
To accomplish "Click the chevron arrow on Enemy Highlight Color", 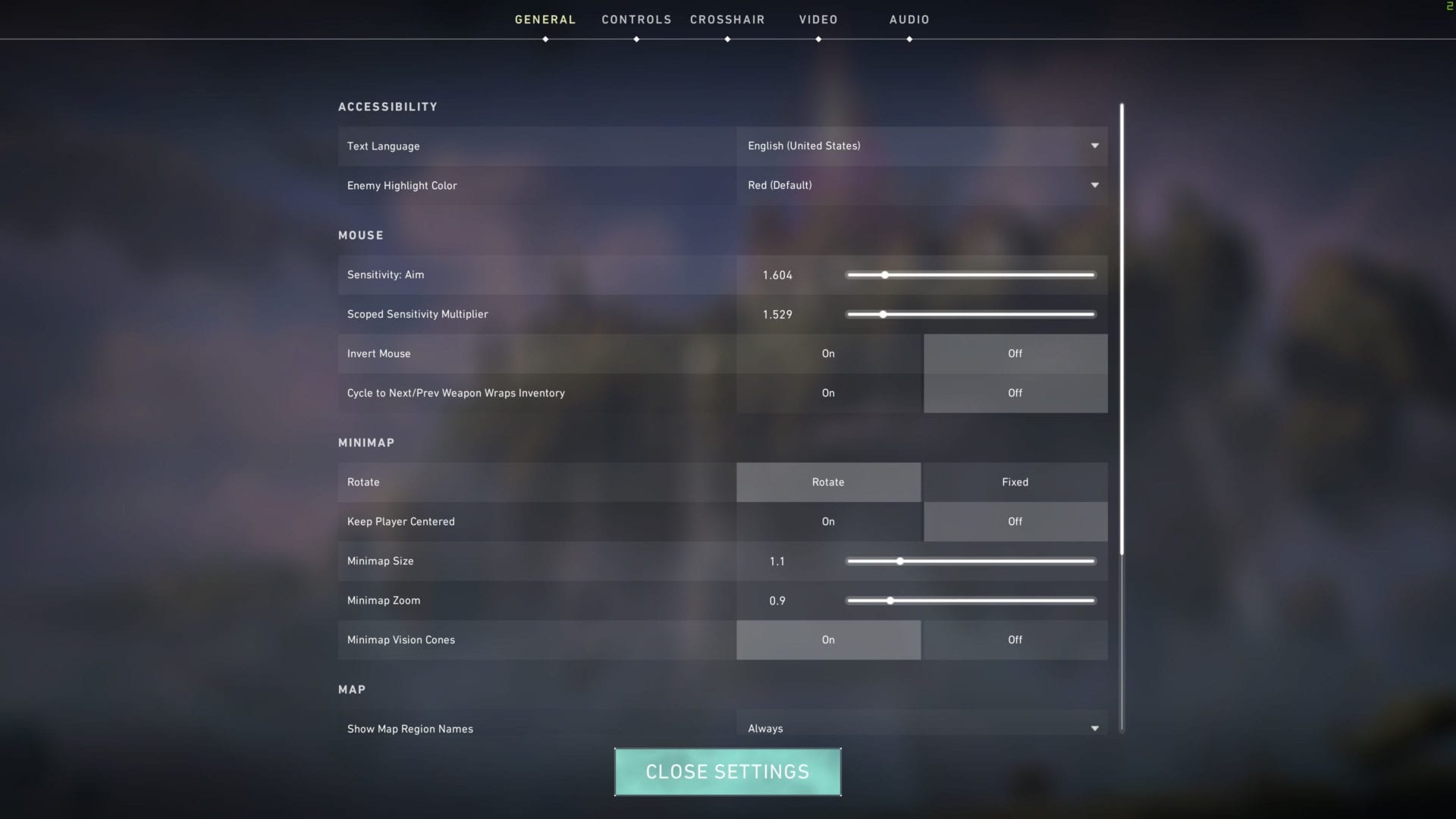I will click(1094, 185).
